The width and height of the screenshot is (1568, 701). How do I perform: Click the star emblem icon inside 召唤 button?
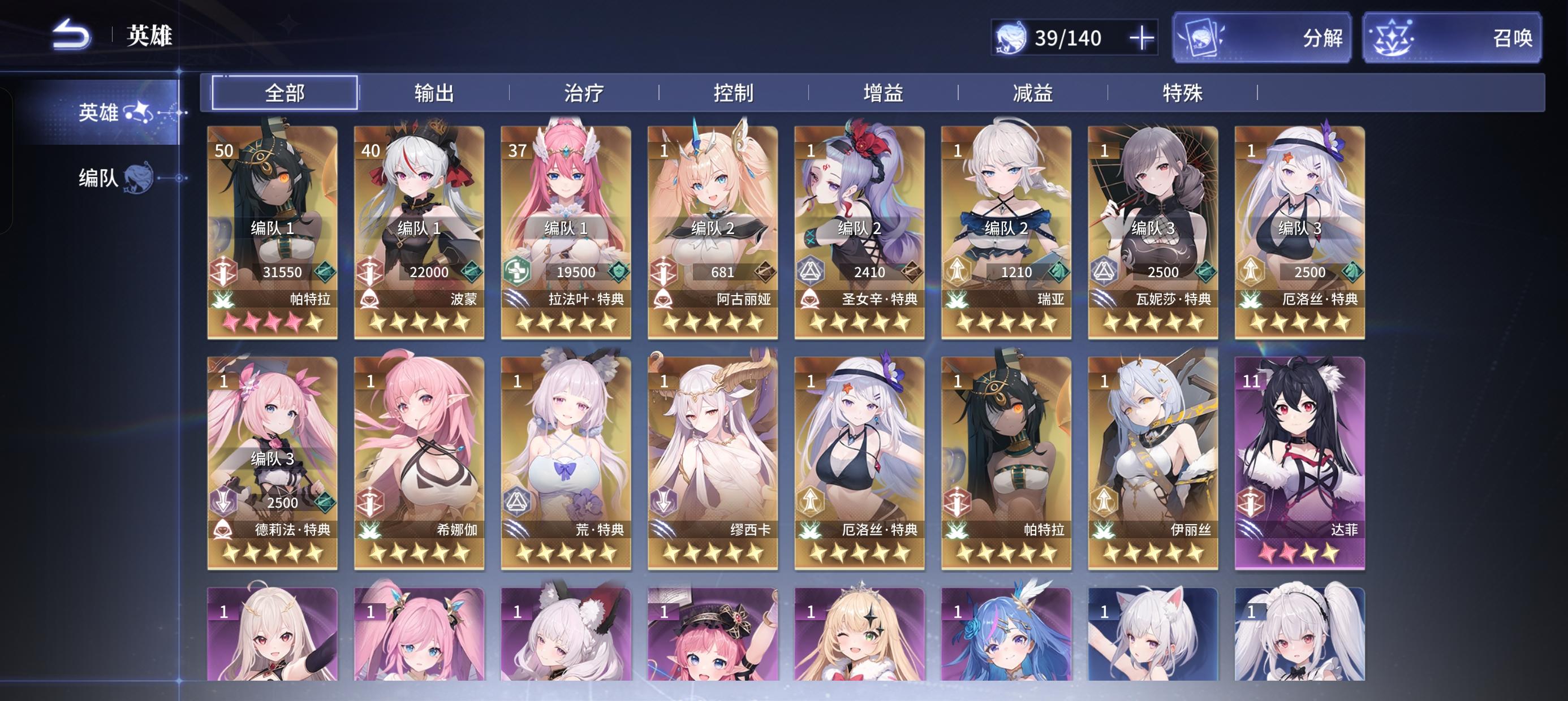point(1393,38)
